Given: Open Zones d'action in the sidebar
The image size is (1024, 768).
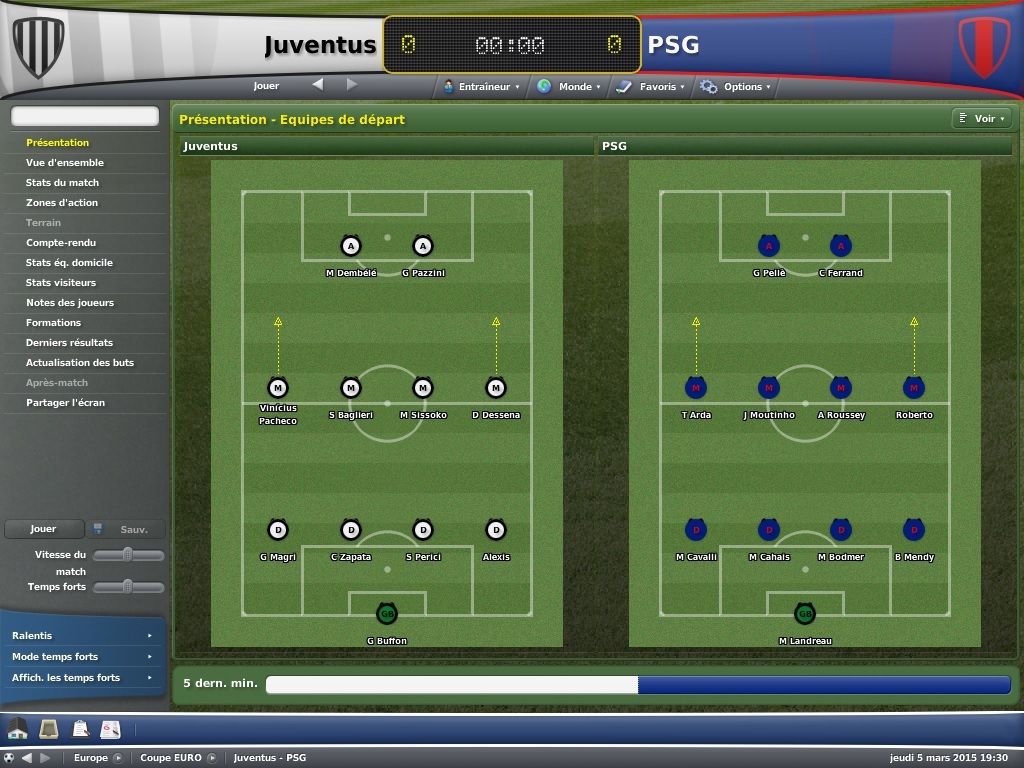Looking at the screenshot, I should [62, 203].
